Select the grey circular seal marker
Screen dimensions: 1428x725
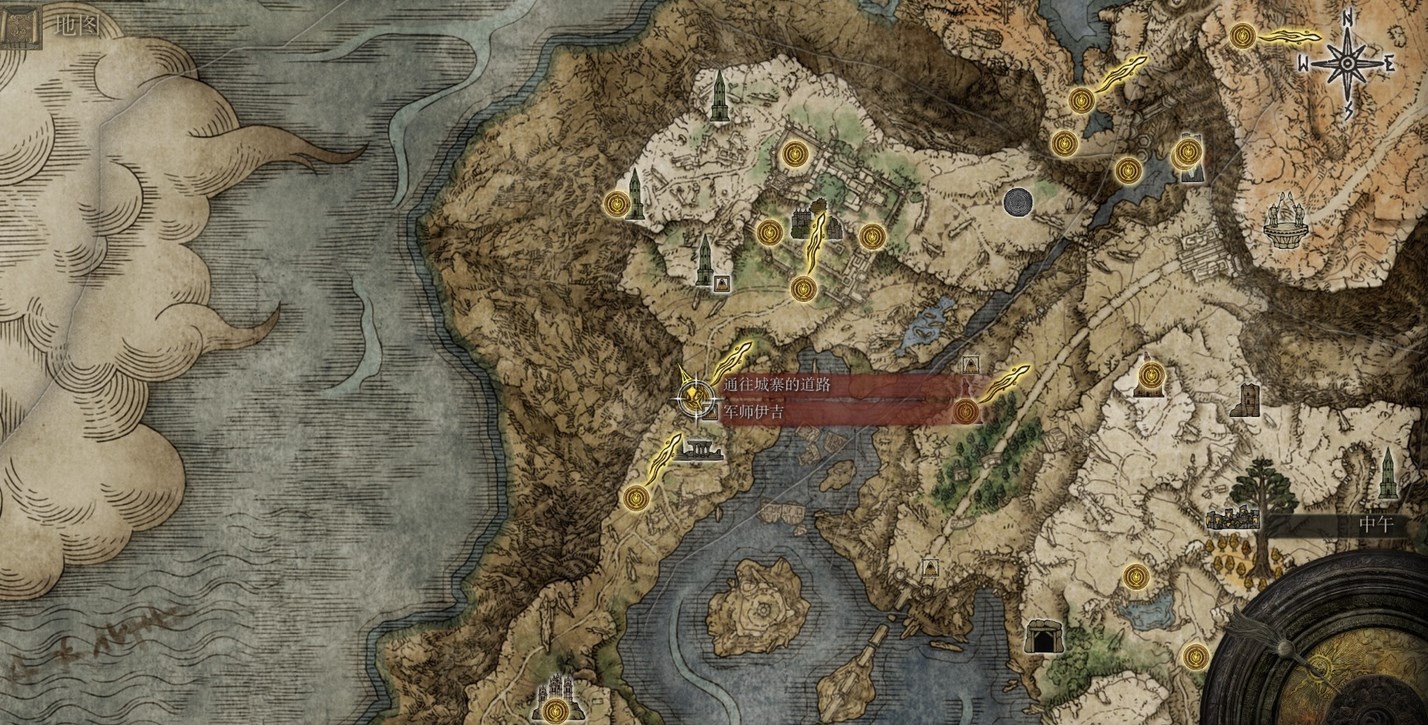1018,202
